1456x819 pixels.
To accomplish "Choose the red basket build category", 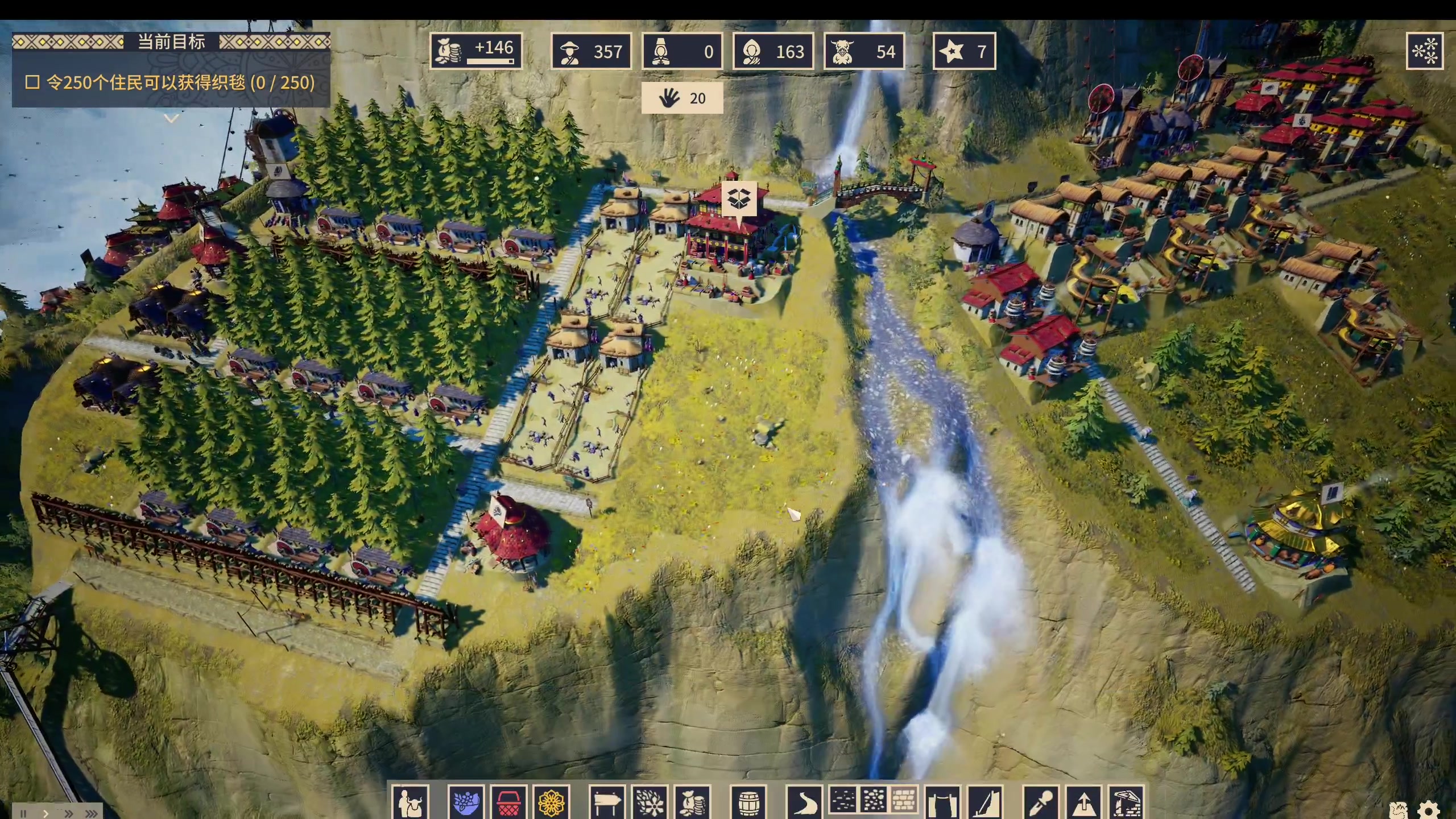I will pyautogui.click(x=509, y=803).
